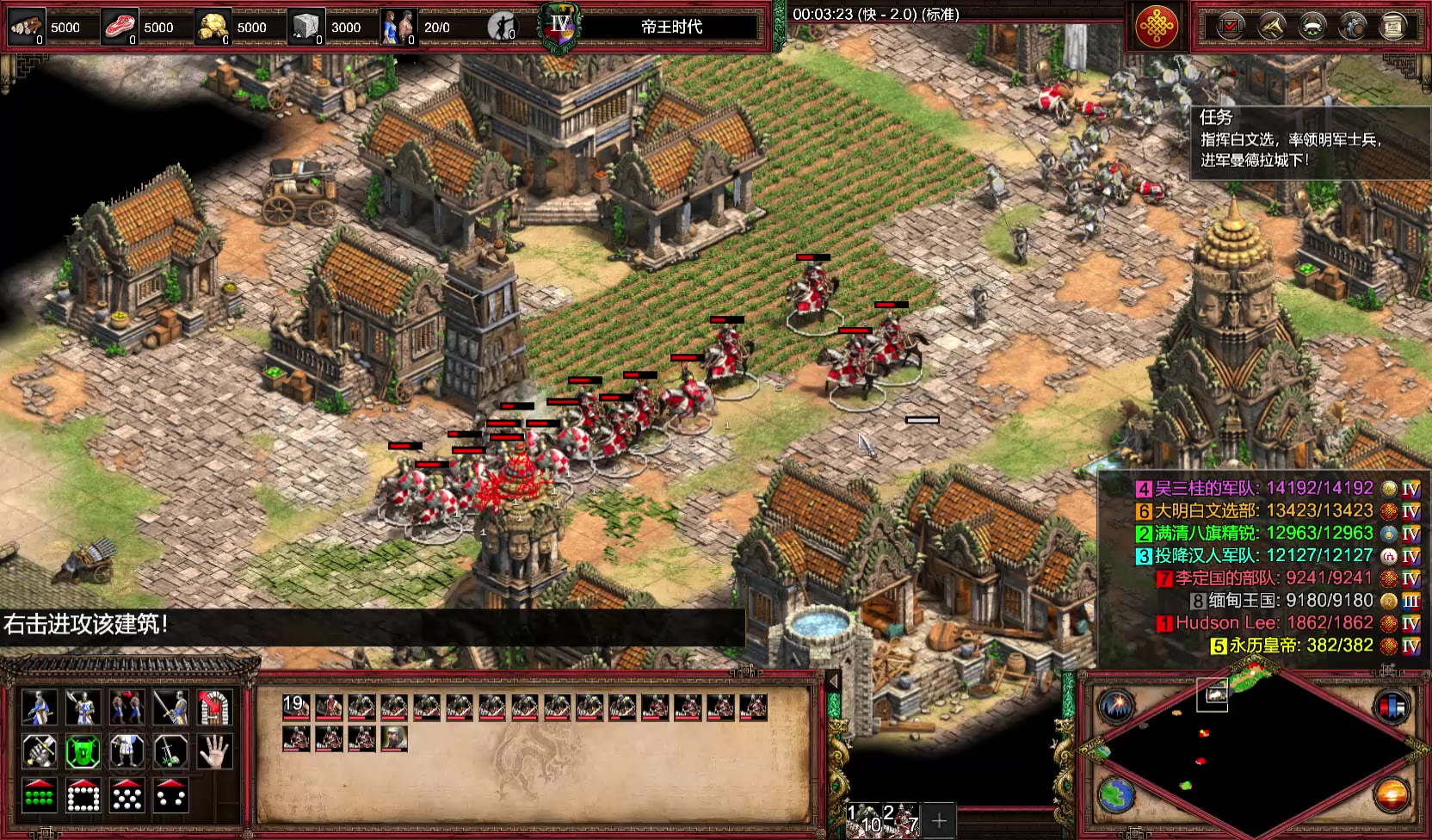Image resolution: width=1432 pixels, height=840 pixels.
Task: Switch to the box formation
Action: click(x=83, y=796)
